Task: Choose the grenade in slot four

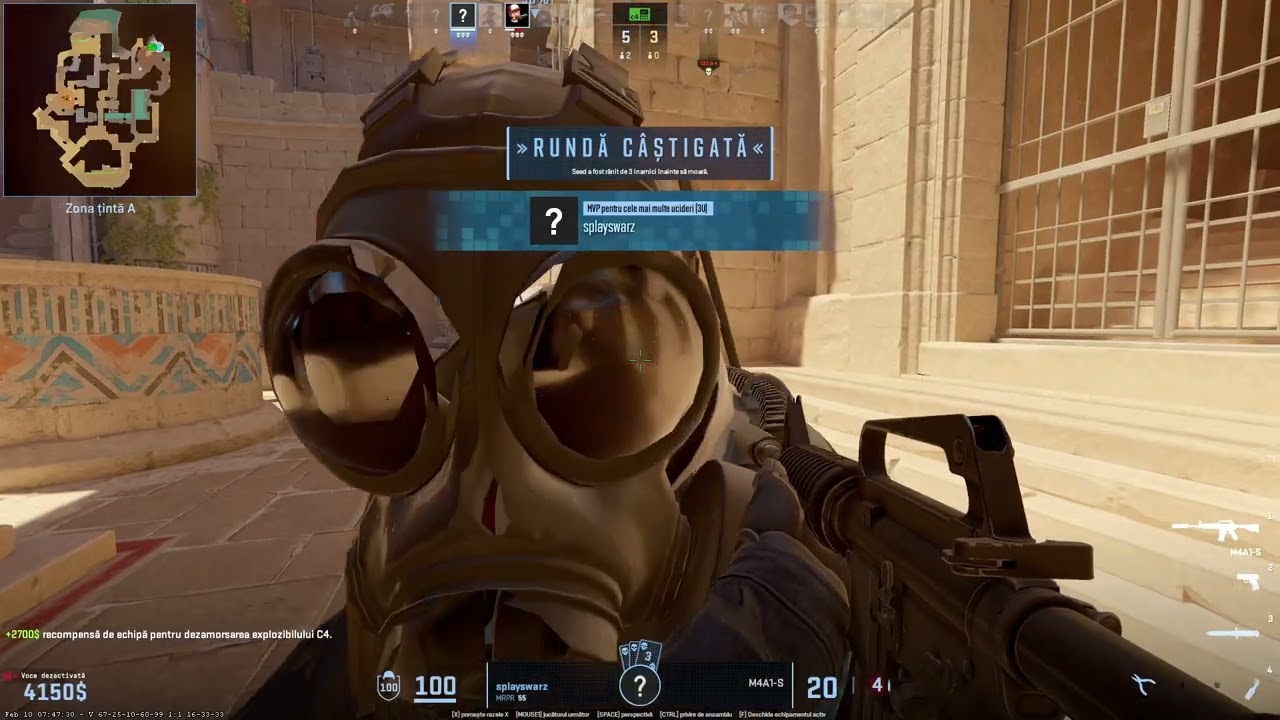Action: [1252, 688]
